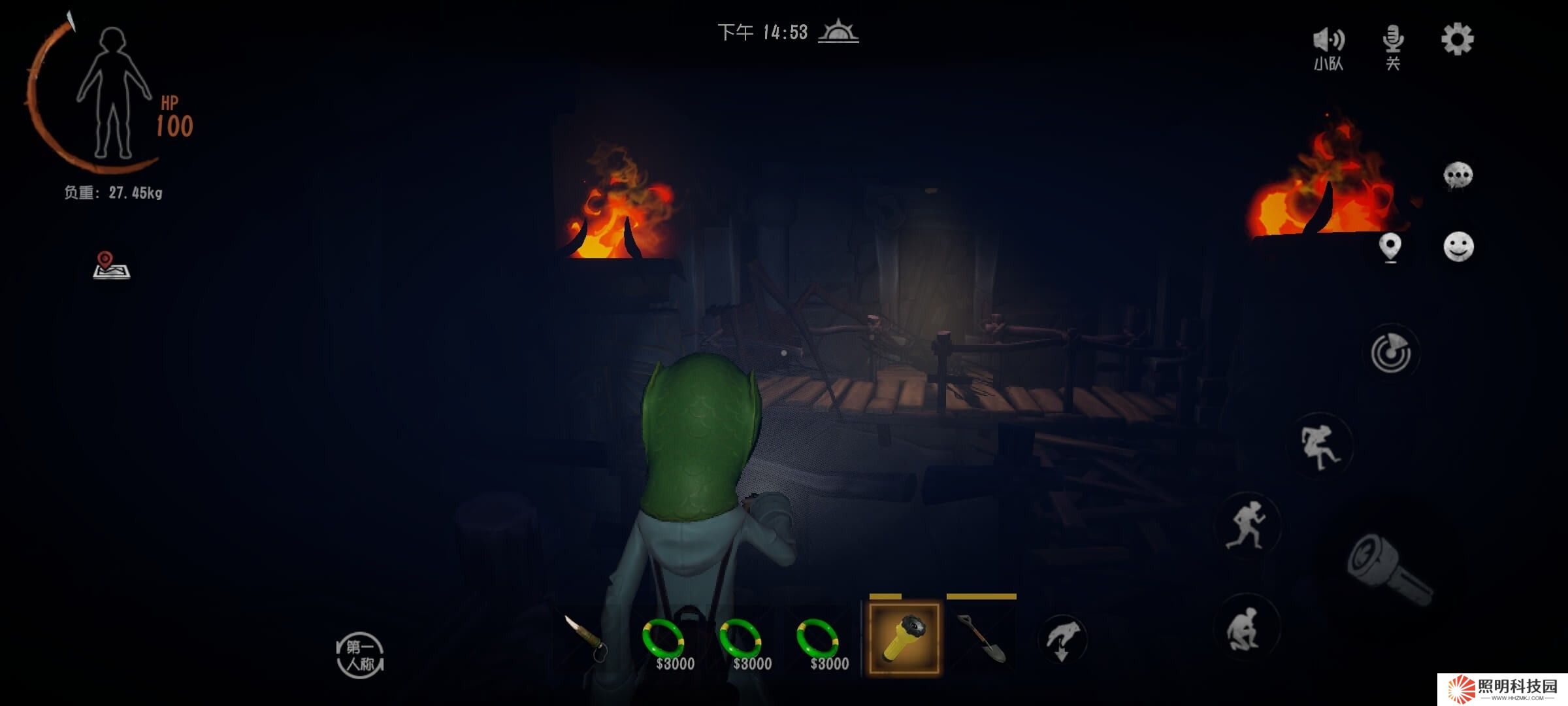This screenshot has width=1568, height=706.
Task: Open the settings gear menu
Action: point(1457,41)
